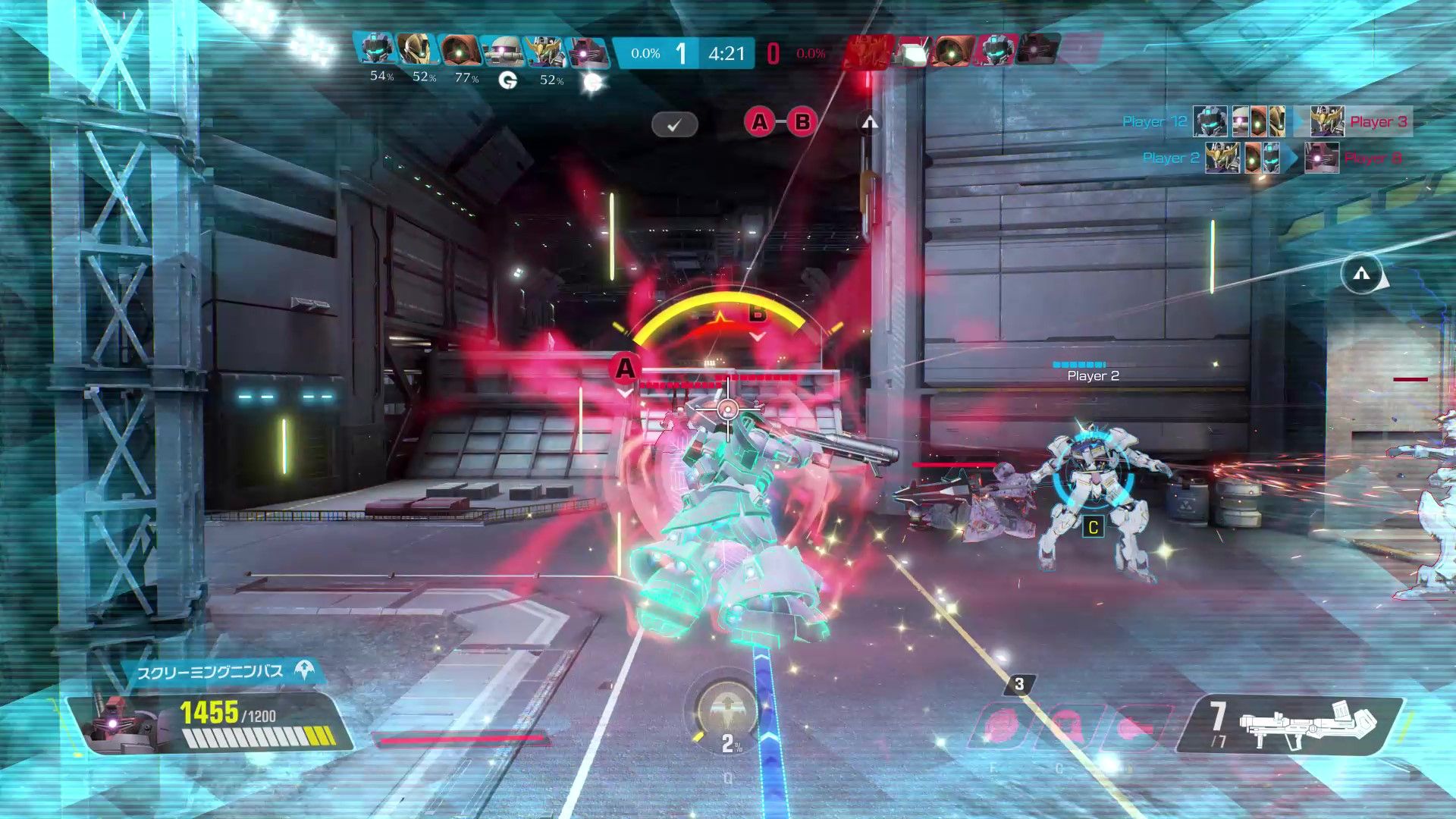This screenshot has width=1456, height=819.
Task: Click the red A objective marker in the top tracker
Action: 759,122
